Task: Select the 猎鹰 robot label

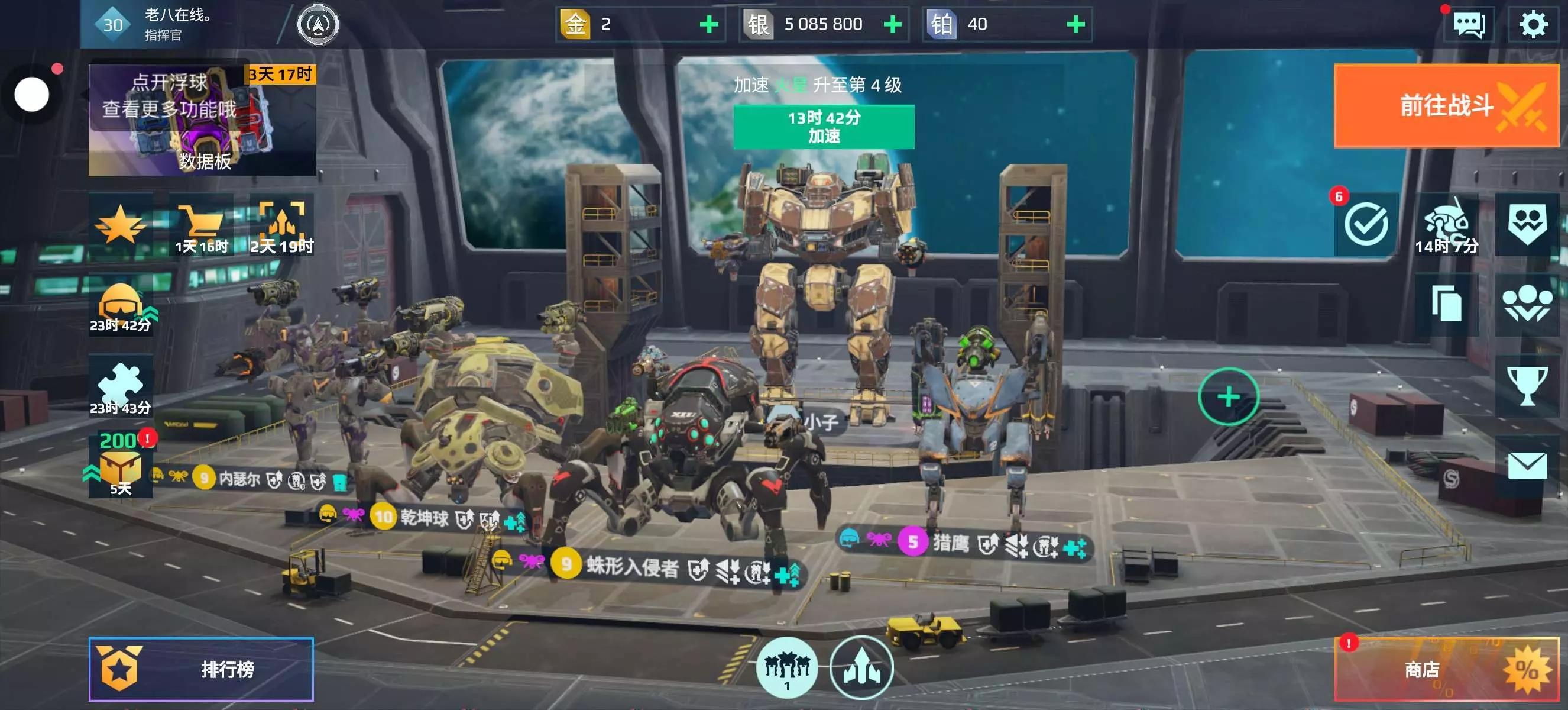Action: click(950, 543)
